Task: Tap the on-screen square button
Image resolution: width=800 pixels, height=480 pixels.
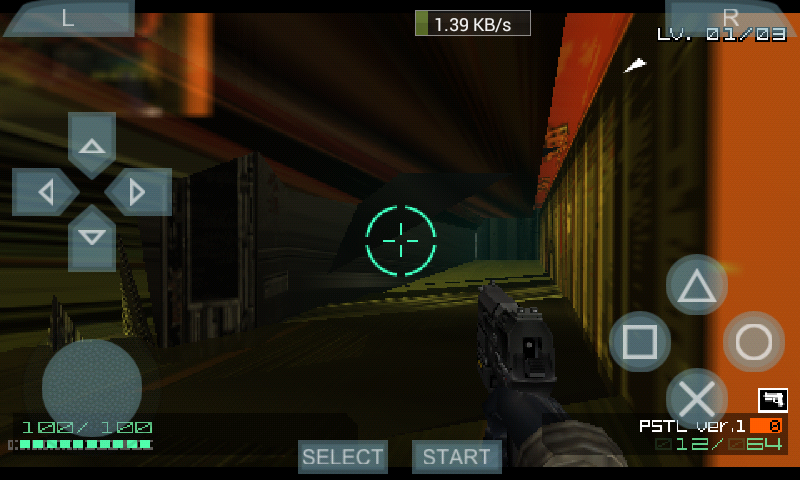Action: [x=640, y=342]
